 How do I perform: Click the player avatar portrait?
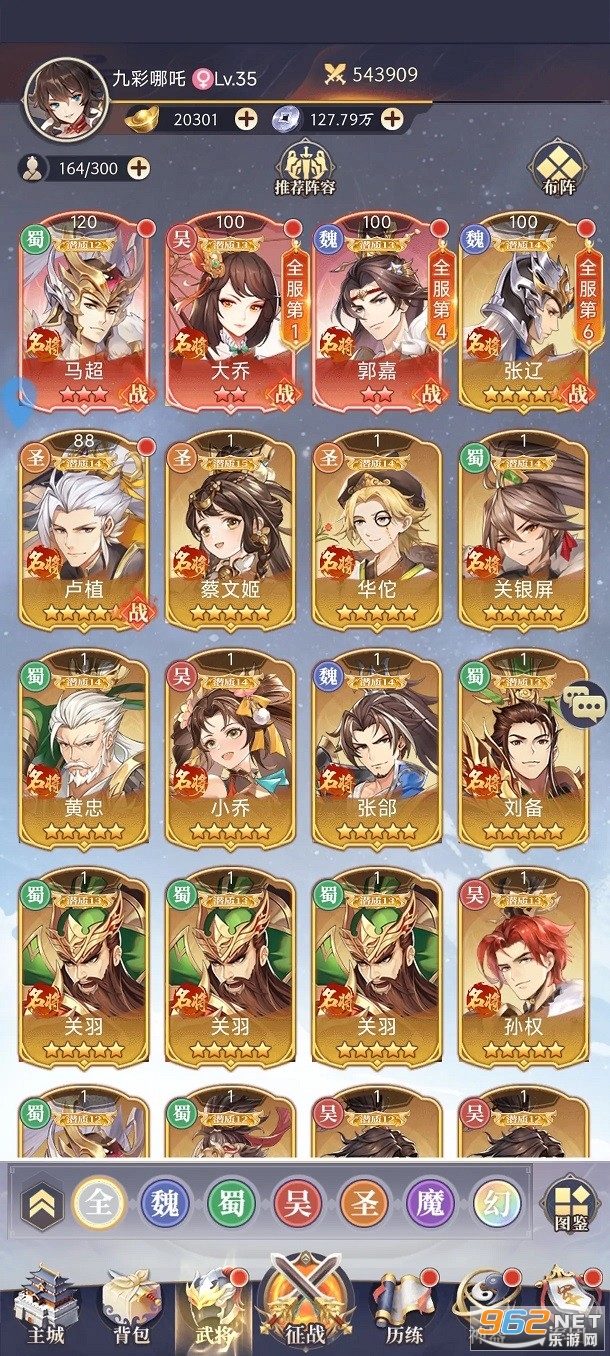pos(64,100)
